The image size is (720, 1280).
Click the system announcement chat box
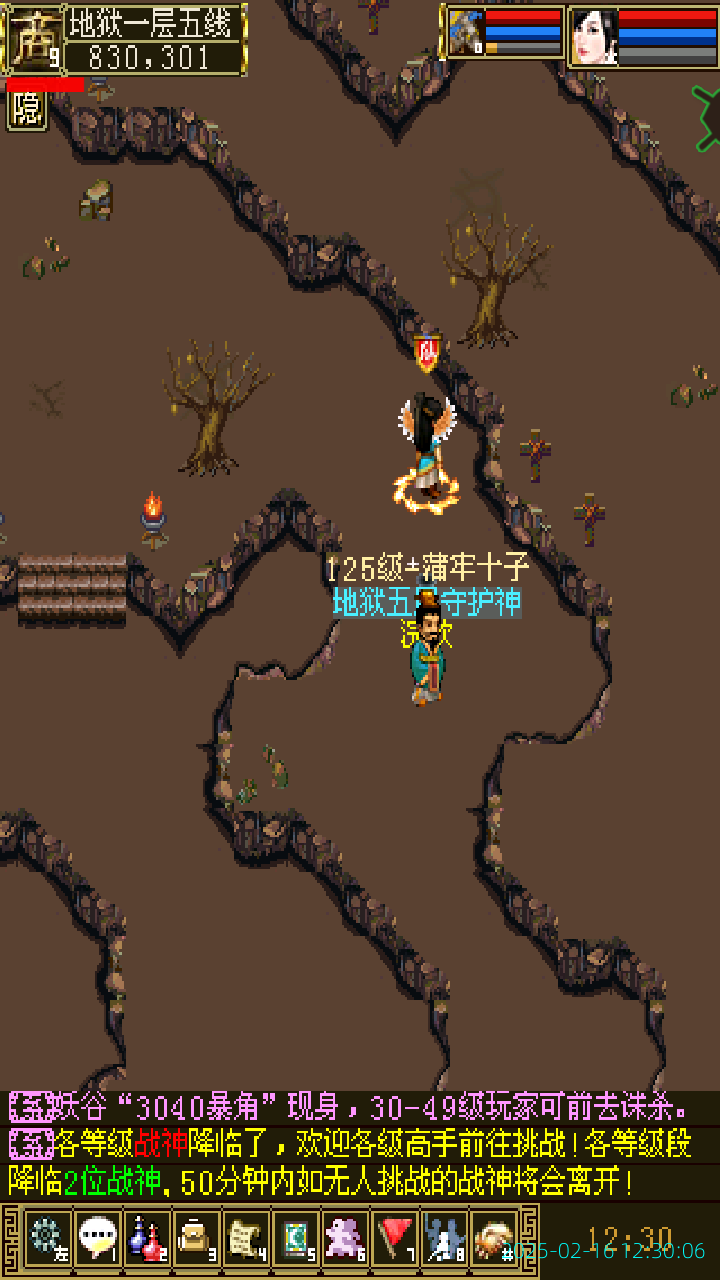(x=360, y=1145)
